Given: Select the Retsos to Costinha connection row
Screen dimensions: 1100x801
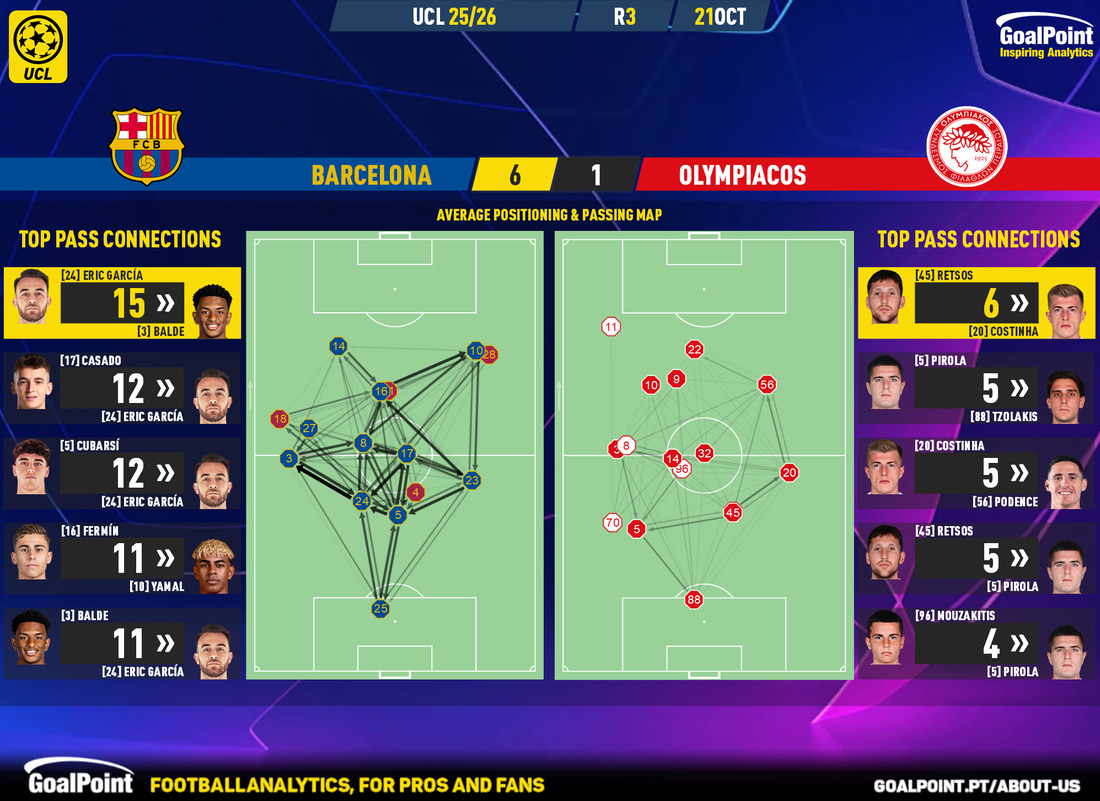Looking at the screenshot, I should pyautogui.click(x=976, y=303).
